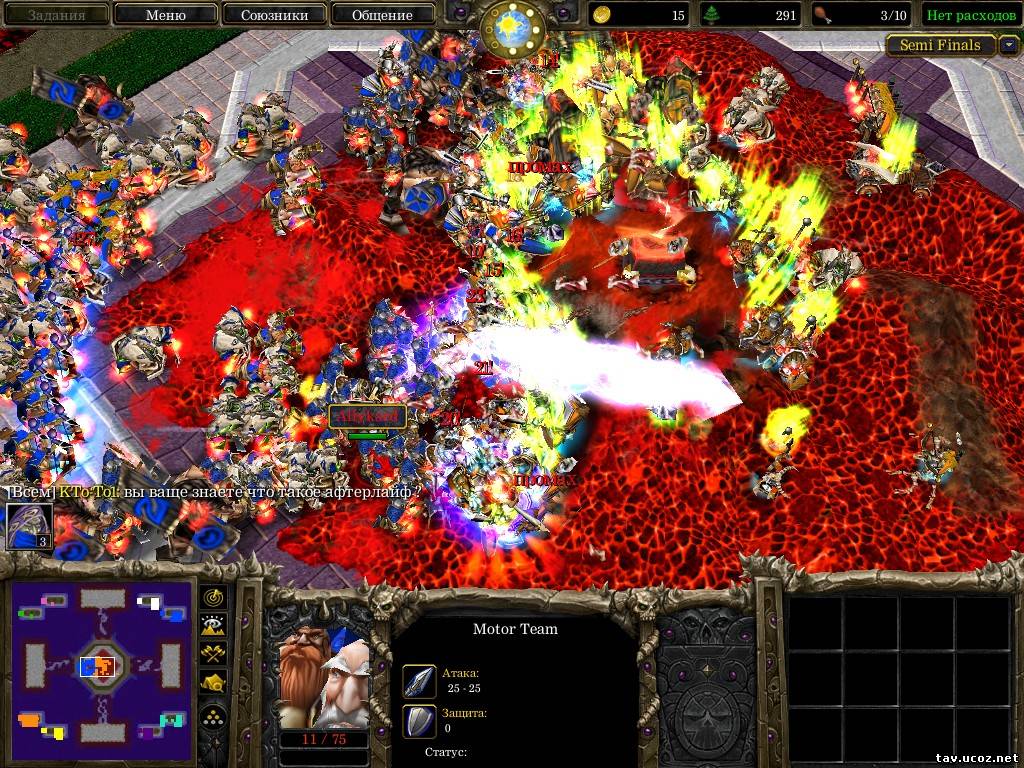
Task: Collapse the Semi Finals board with its arrow button
Action: 1009,45
